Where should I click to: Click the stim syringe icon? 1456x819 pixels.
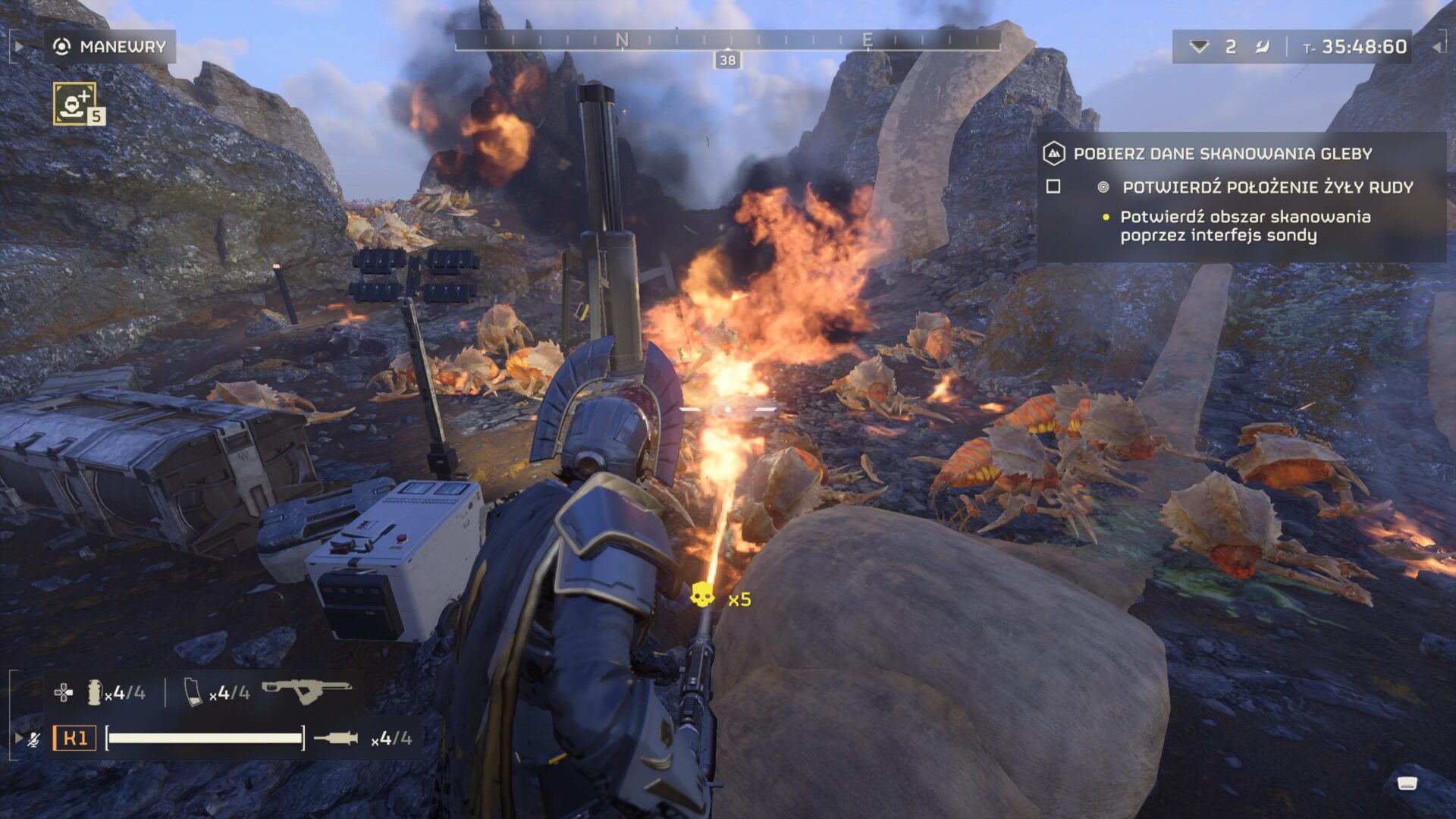coord(335,738)
